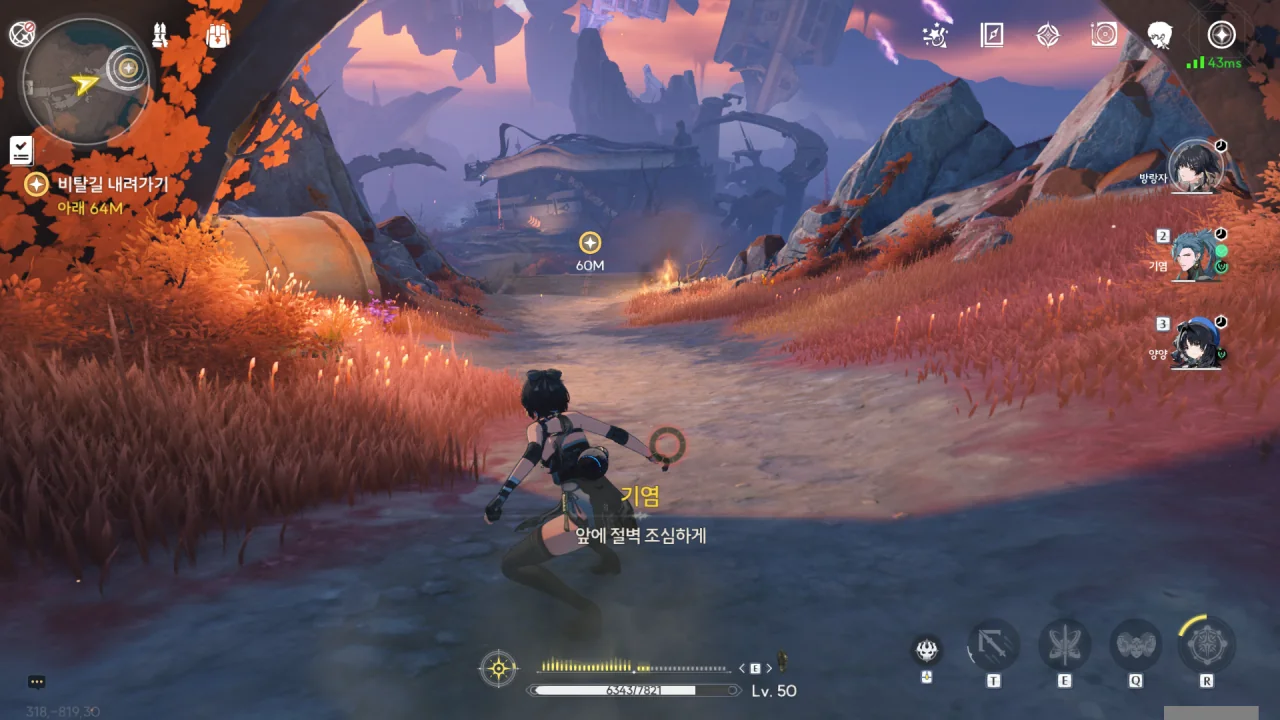
Task: Open the chat bubble icon
Action: point(37,682)
